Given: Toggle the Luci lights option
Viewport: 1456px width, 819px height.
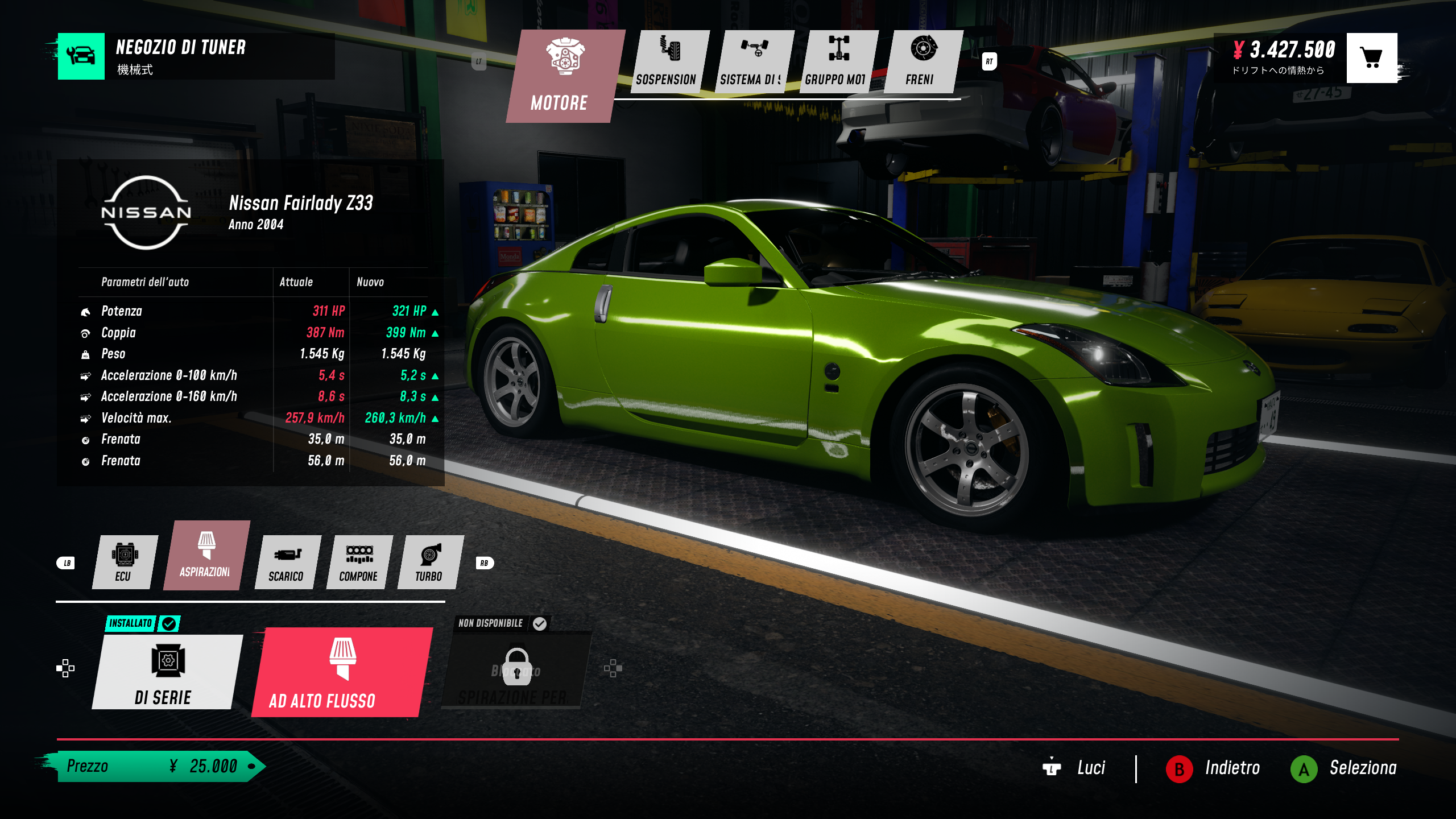Looking at the screenshot, I should pyautogui.click(x=1075, y=768).
